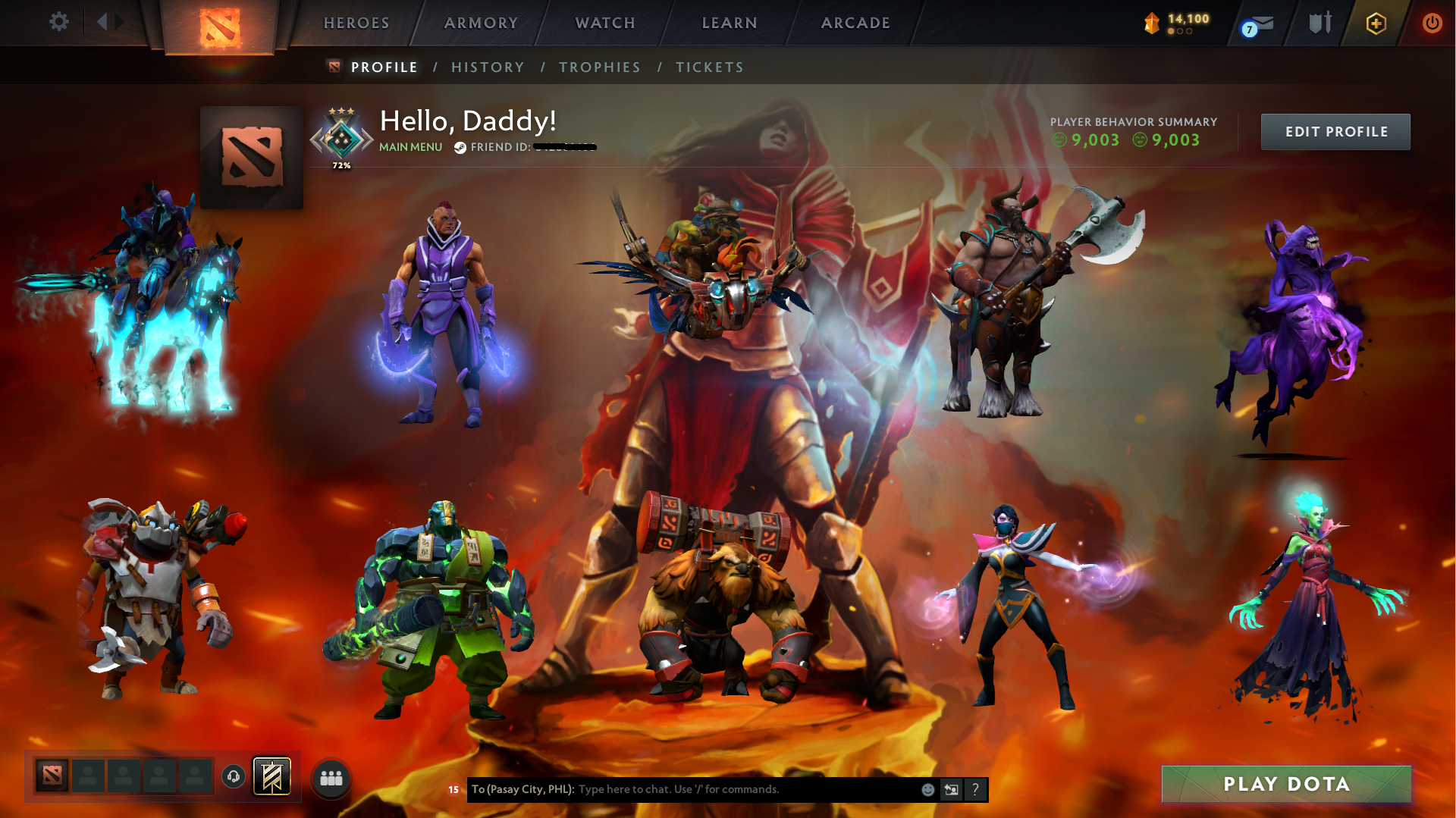
Task: Switch to the TROPHIES tab
Action: [599, 67]
